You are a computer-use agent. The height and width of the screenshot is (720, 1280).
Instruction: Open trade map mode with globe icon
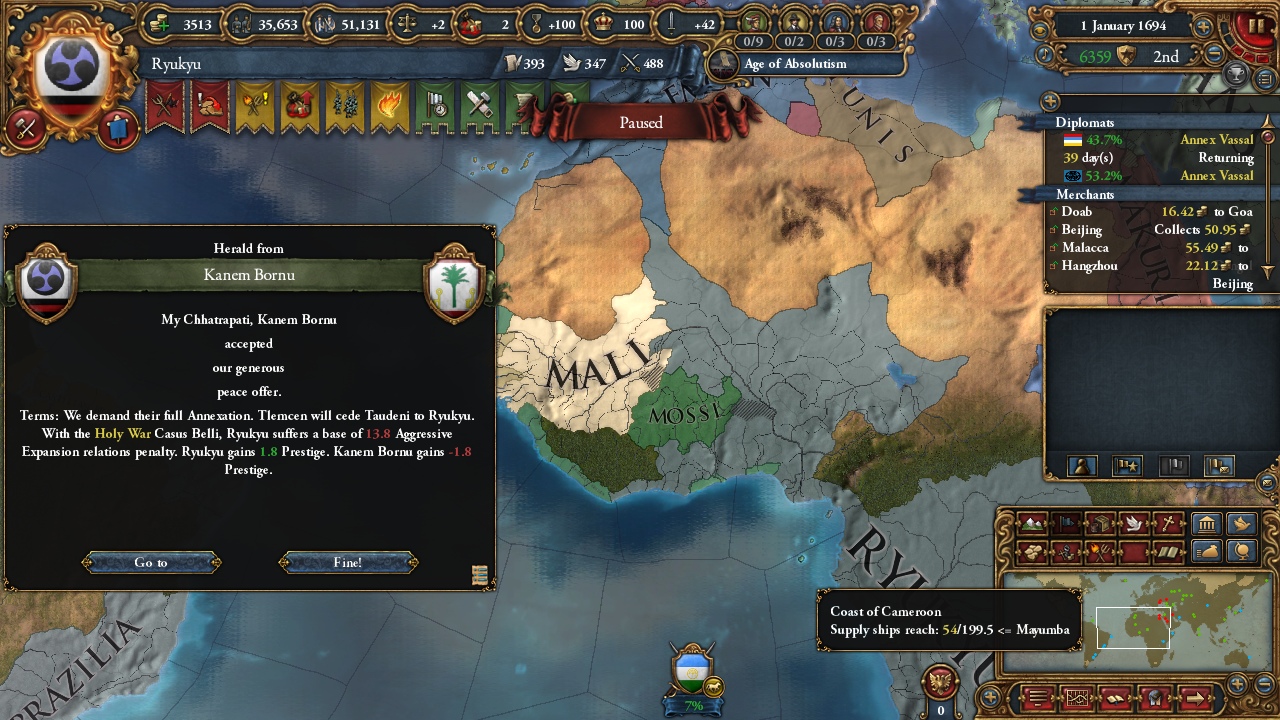(1242, 551)
